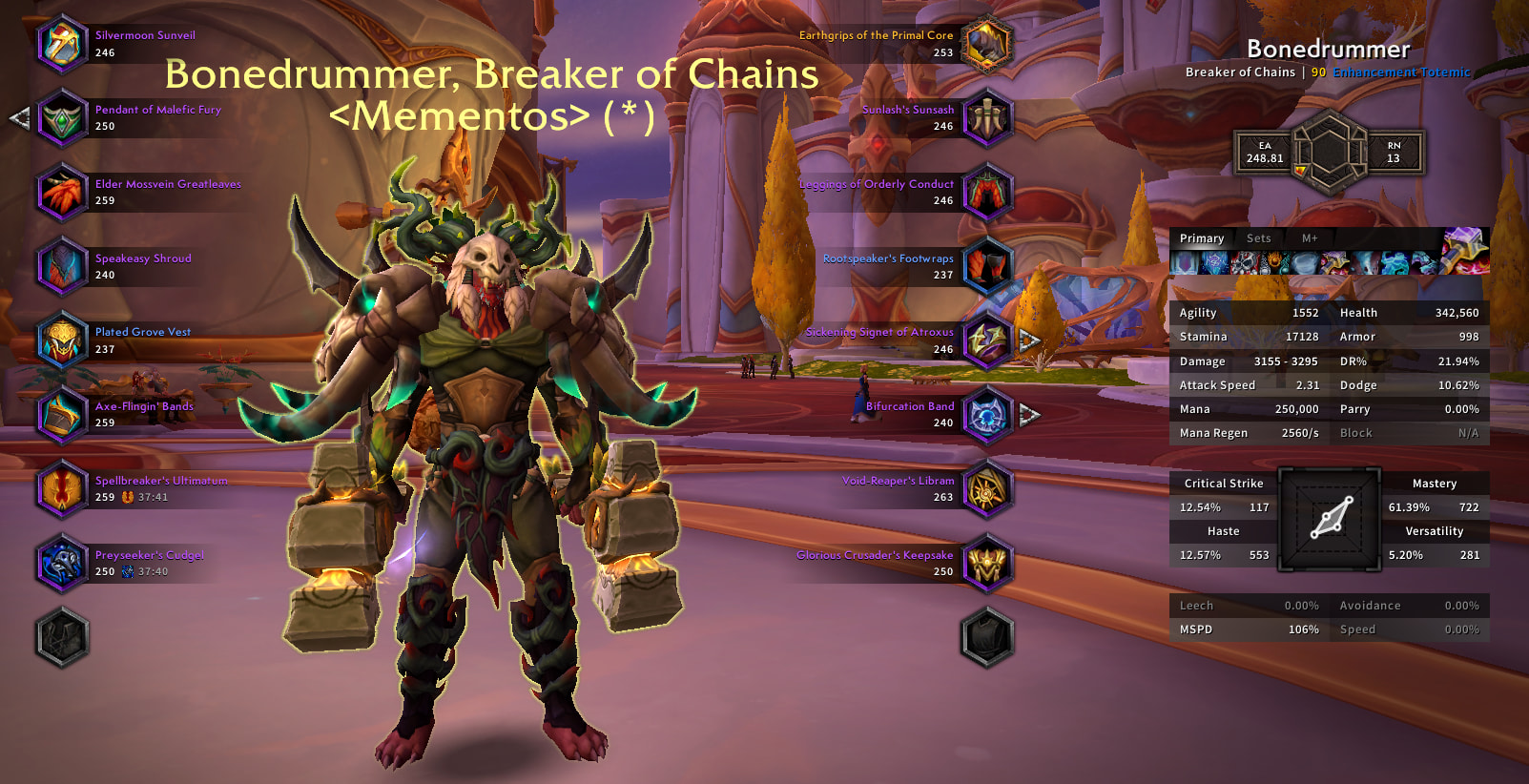
Task: Click the Leggings of Orderly Conduct slot
Action: tap(987, 192)
